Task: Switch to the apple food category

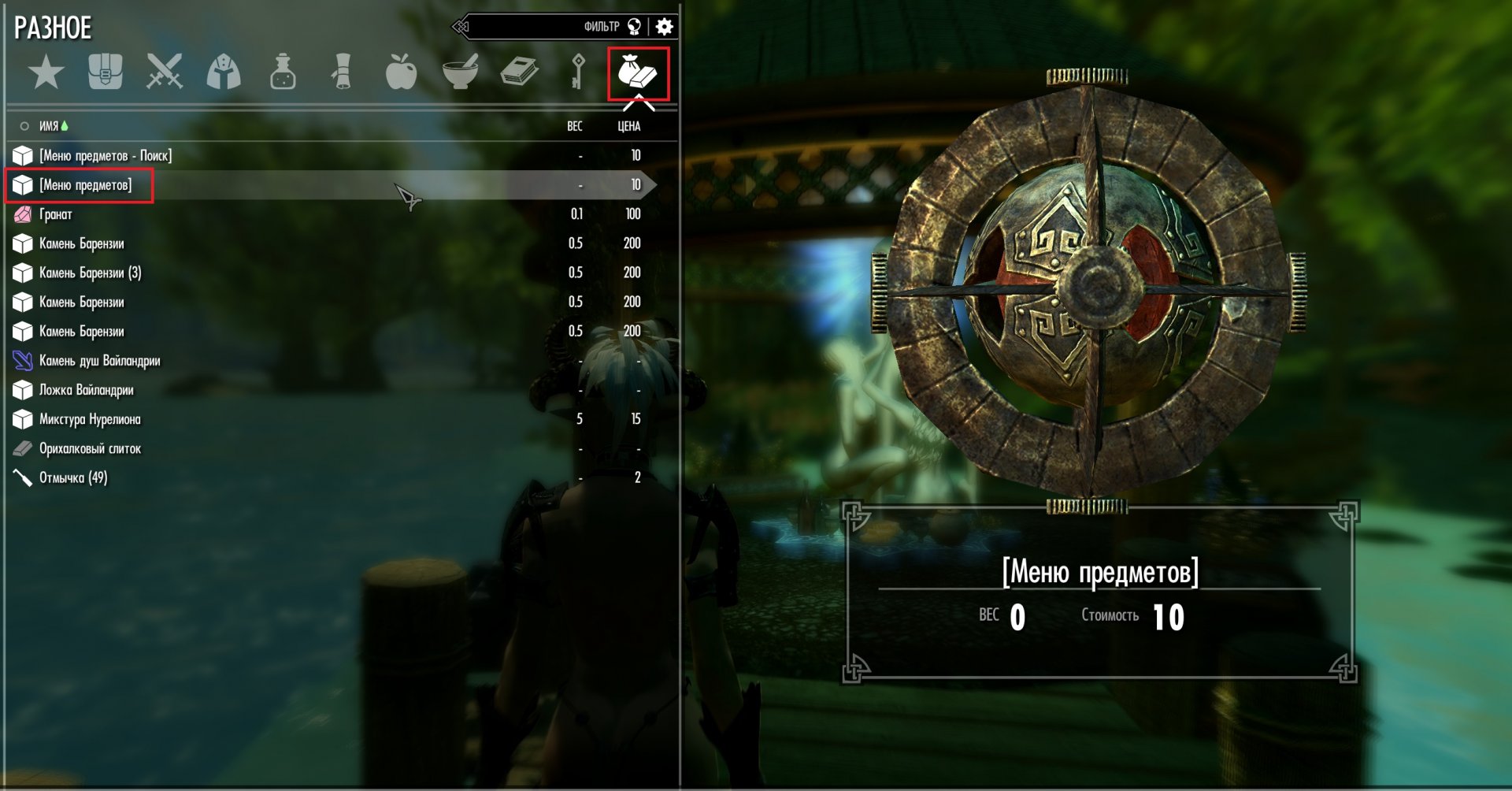Action: tap(401, 72)
